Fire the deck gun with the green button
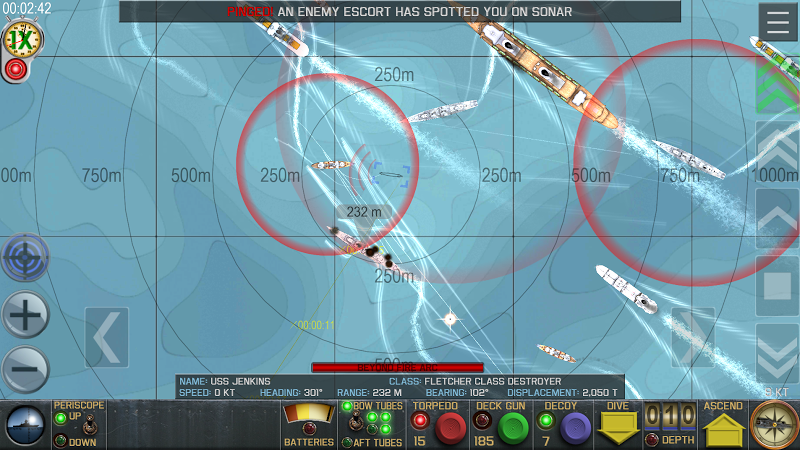The image size is (800, 450). [513, 428]
